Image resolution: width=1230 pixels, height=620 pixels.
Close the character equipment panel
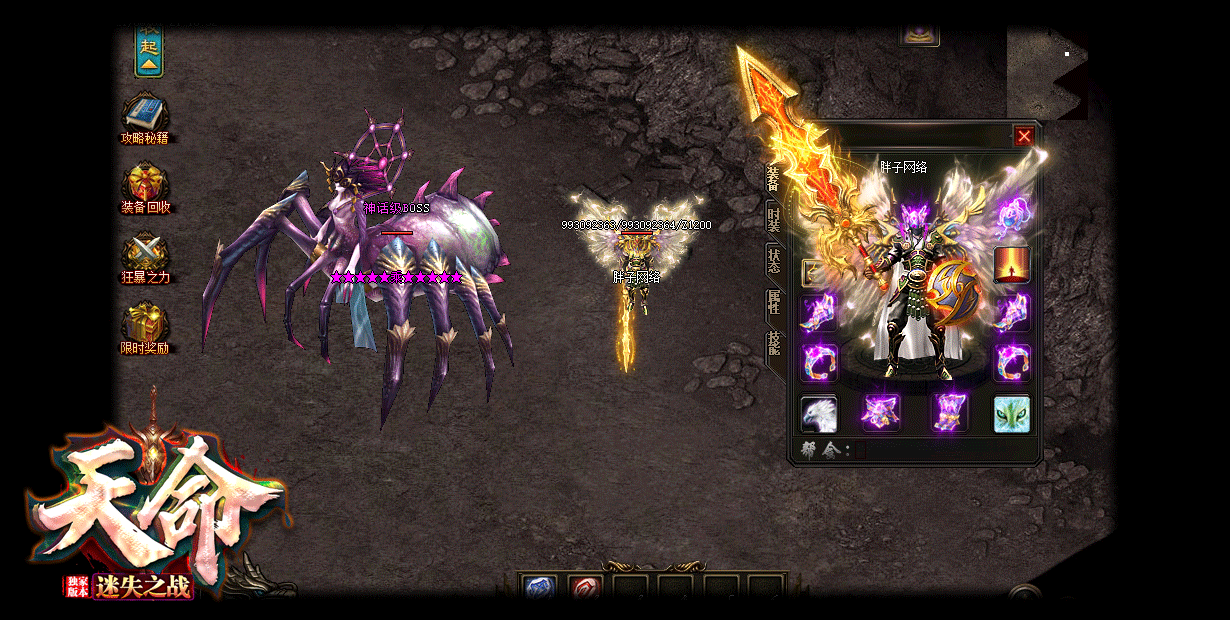click(x=1024, y=136)
